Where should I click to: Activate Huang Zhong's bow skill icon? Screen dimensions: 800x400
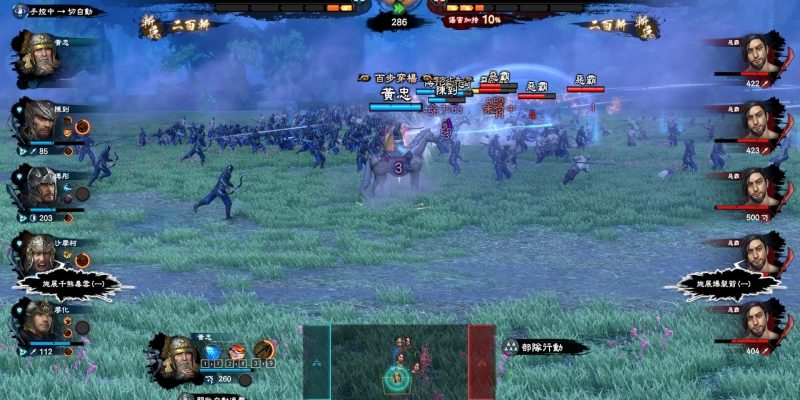pyautogui.click(x=263, y=351)
